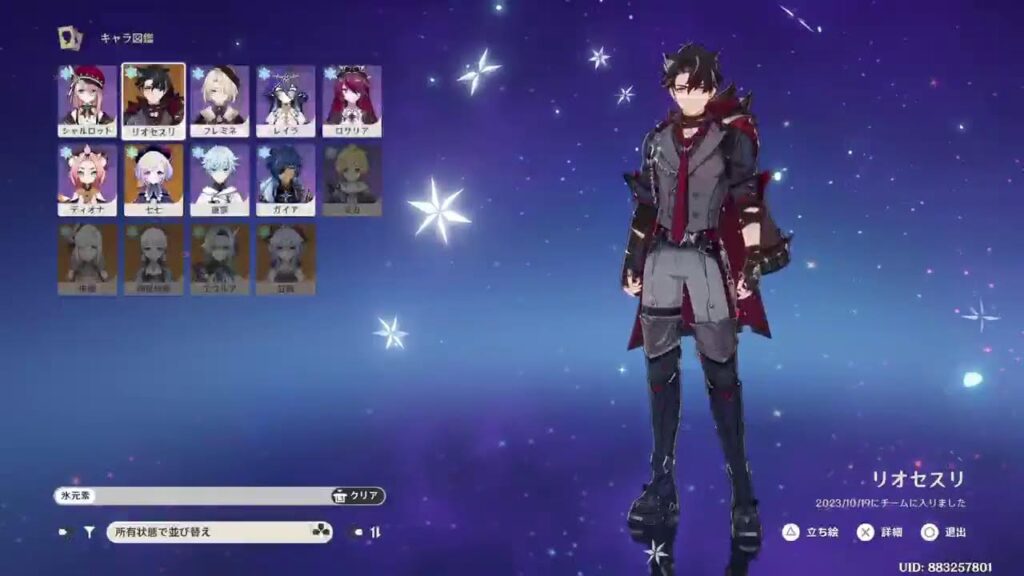This screenshot has width=1024, height=576.
Task: Choose the ディオナ character card
Action: coord(87,180)
